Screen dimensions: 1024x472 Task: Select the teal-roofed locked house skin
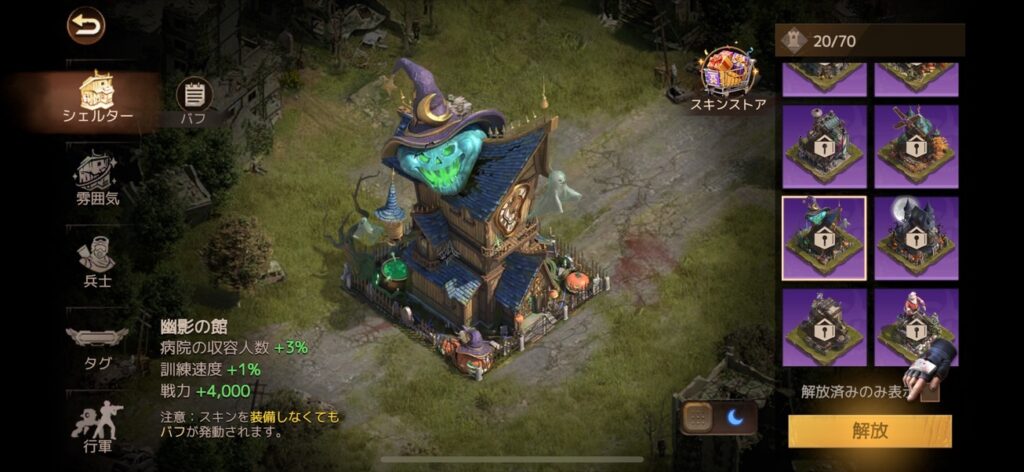[824, 146]
